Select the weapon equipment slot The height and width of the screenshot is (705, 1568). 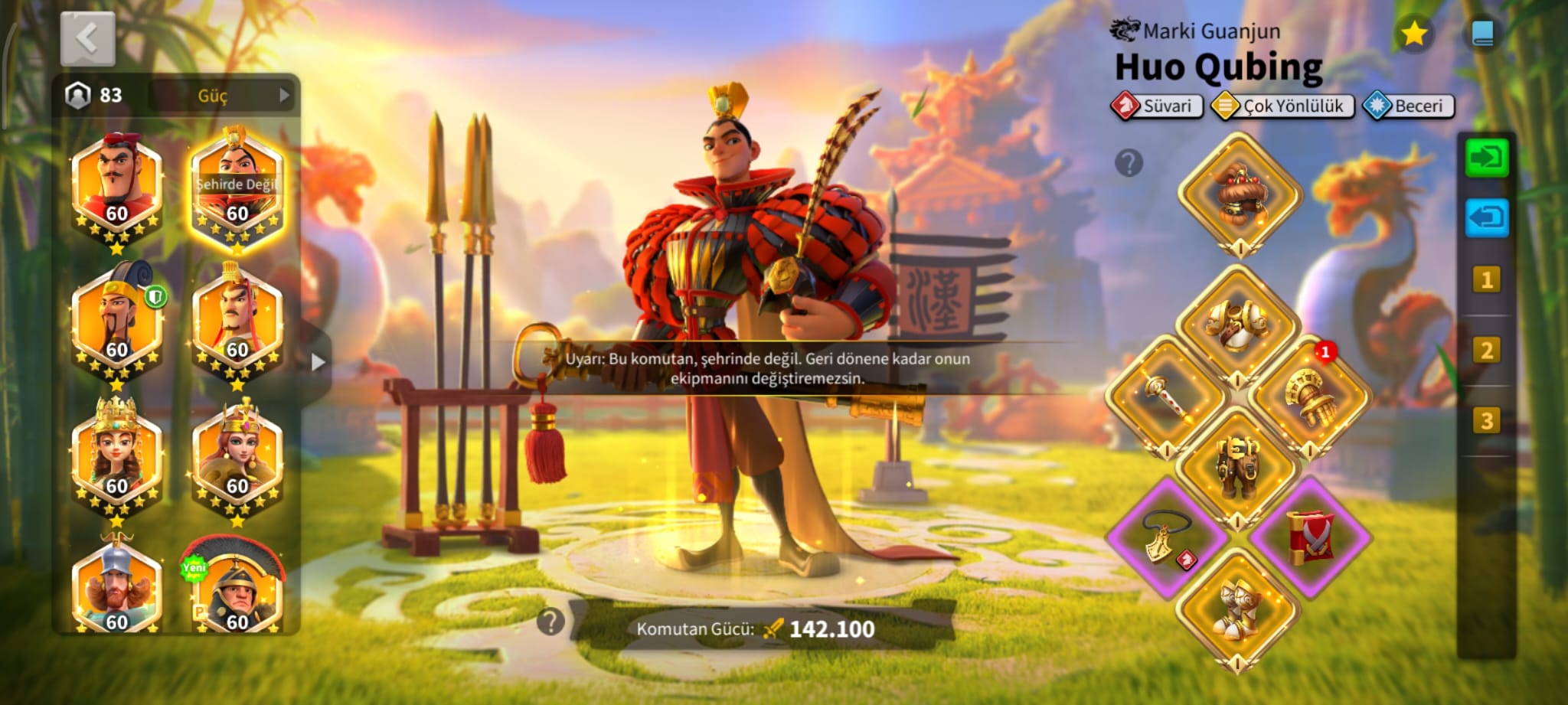pos(1166,396)
